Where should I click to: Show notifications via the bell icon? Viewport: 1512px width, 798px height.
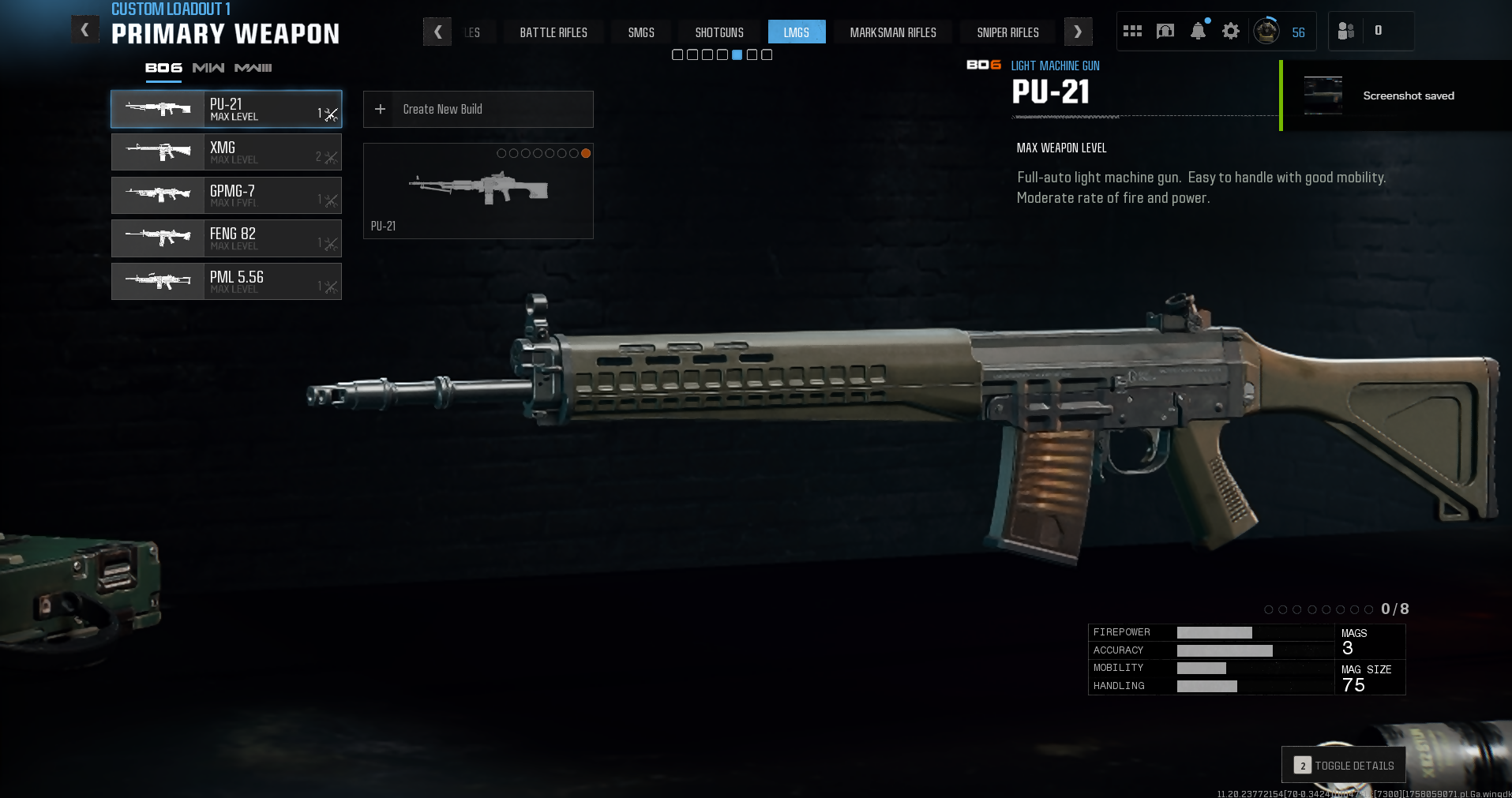click(x=1198, y=32)
